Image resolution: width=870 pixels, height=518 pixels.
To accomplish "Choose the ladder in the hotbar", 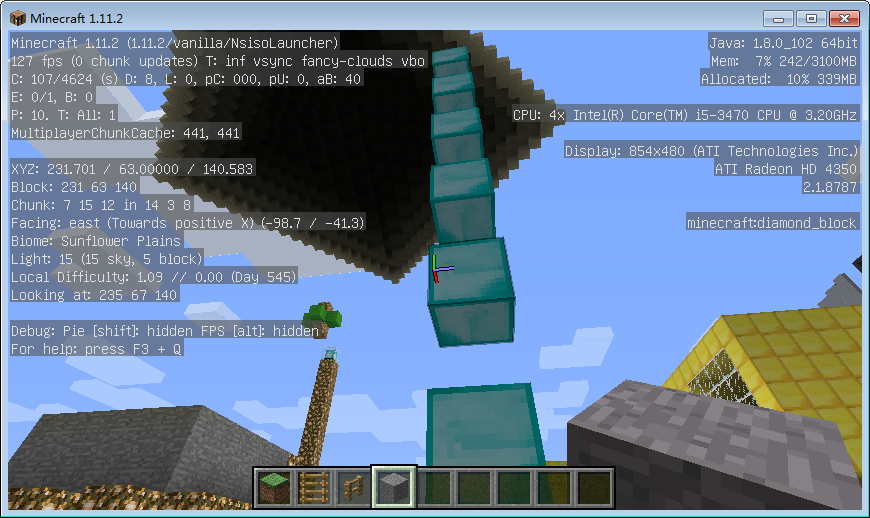I will point(313,487).
